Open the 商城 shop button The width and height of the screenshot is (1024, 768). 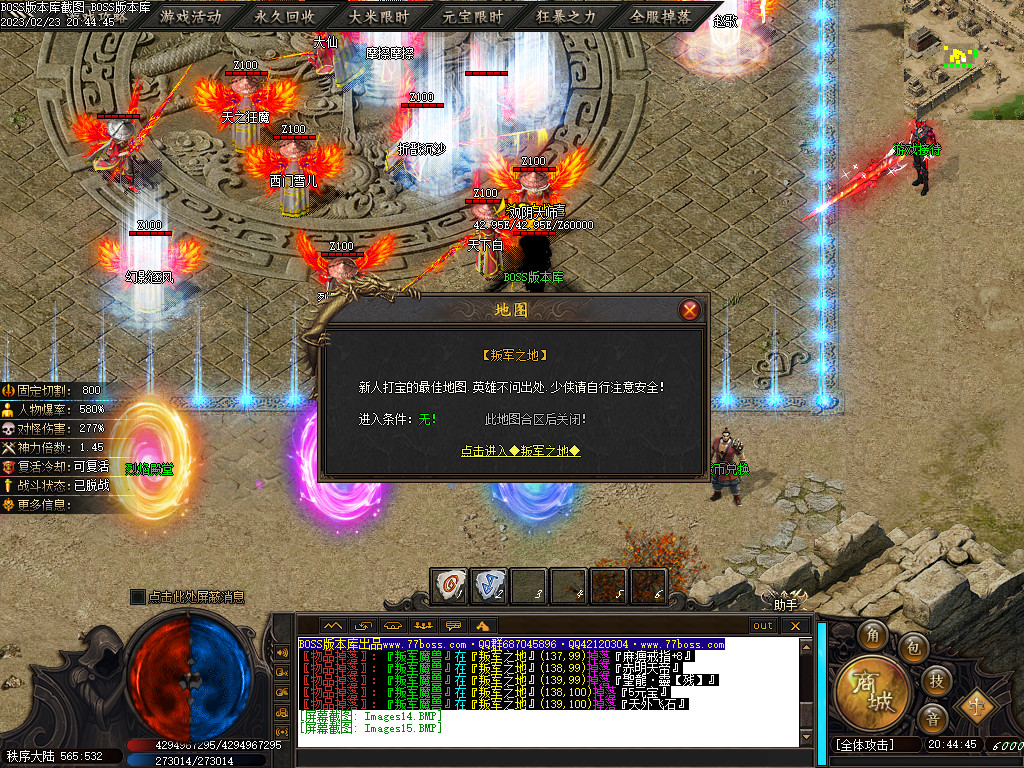tap(872, 690)
